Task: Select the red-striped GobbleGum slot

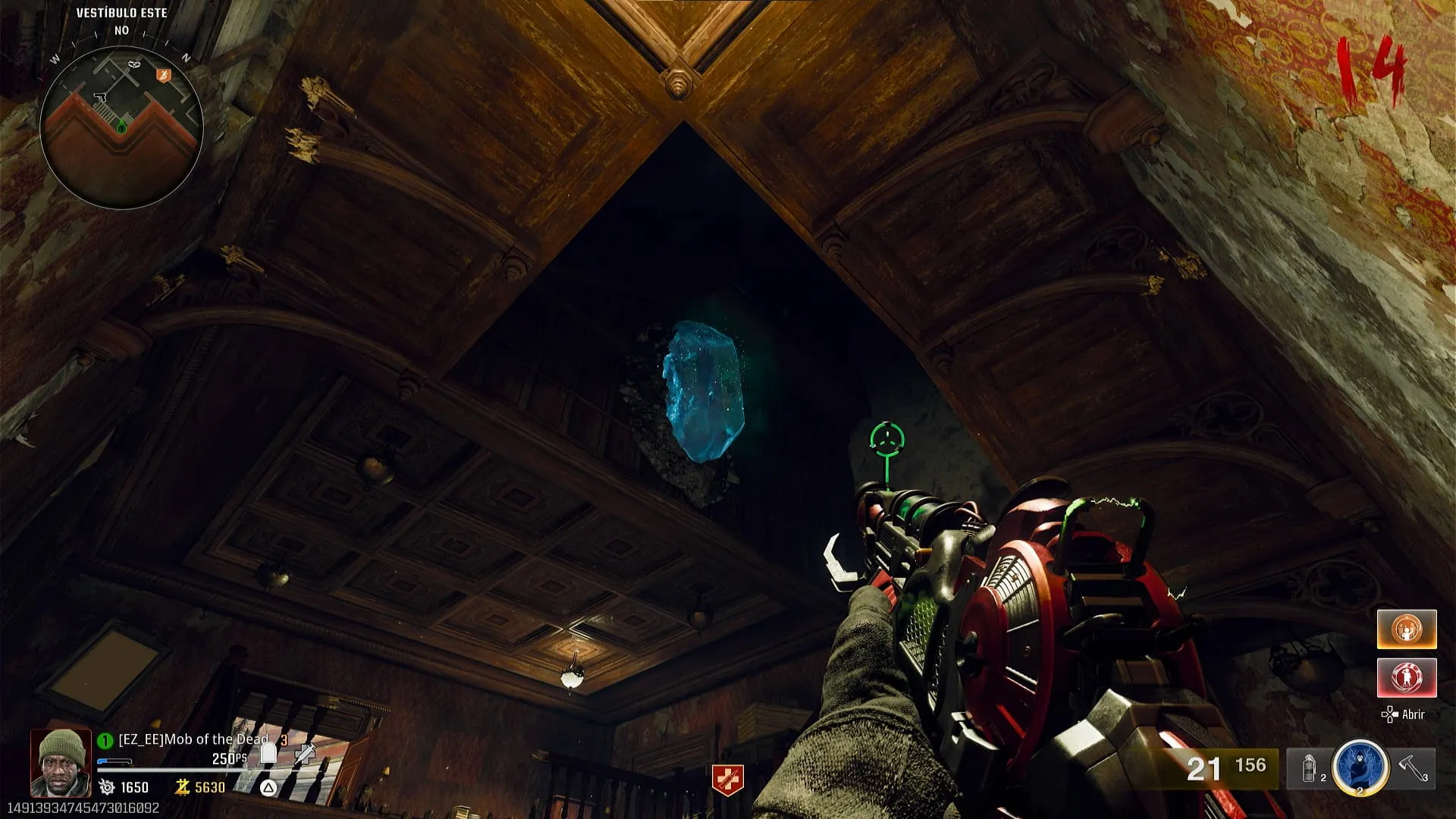Action: tap(1407, 677)
